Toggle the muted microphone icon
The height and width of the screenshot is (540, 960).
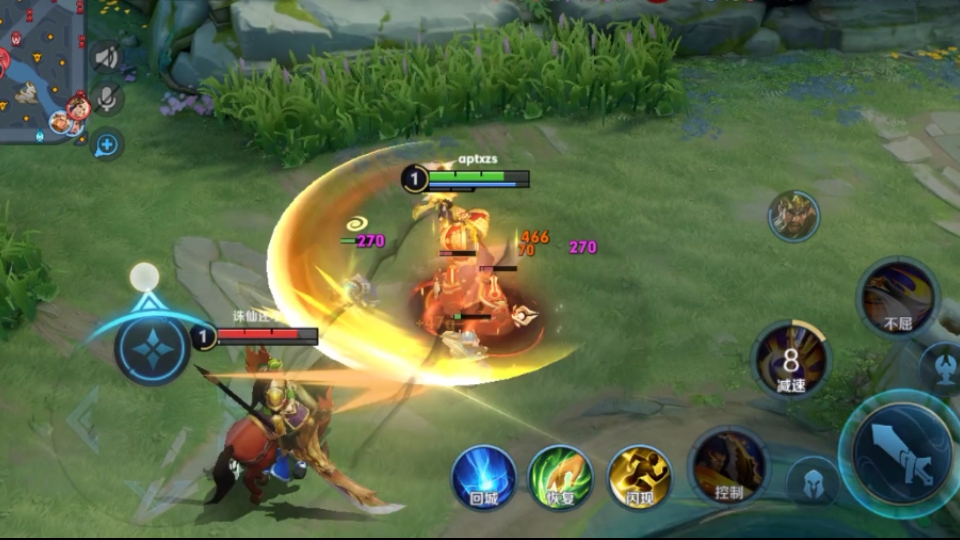106,98
